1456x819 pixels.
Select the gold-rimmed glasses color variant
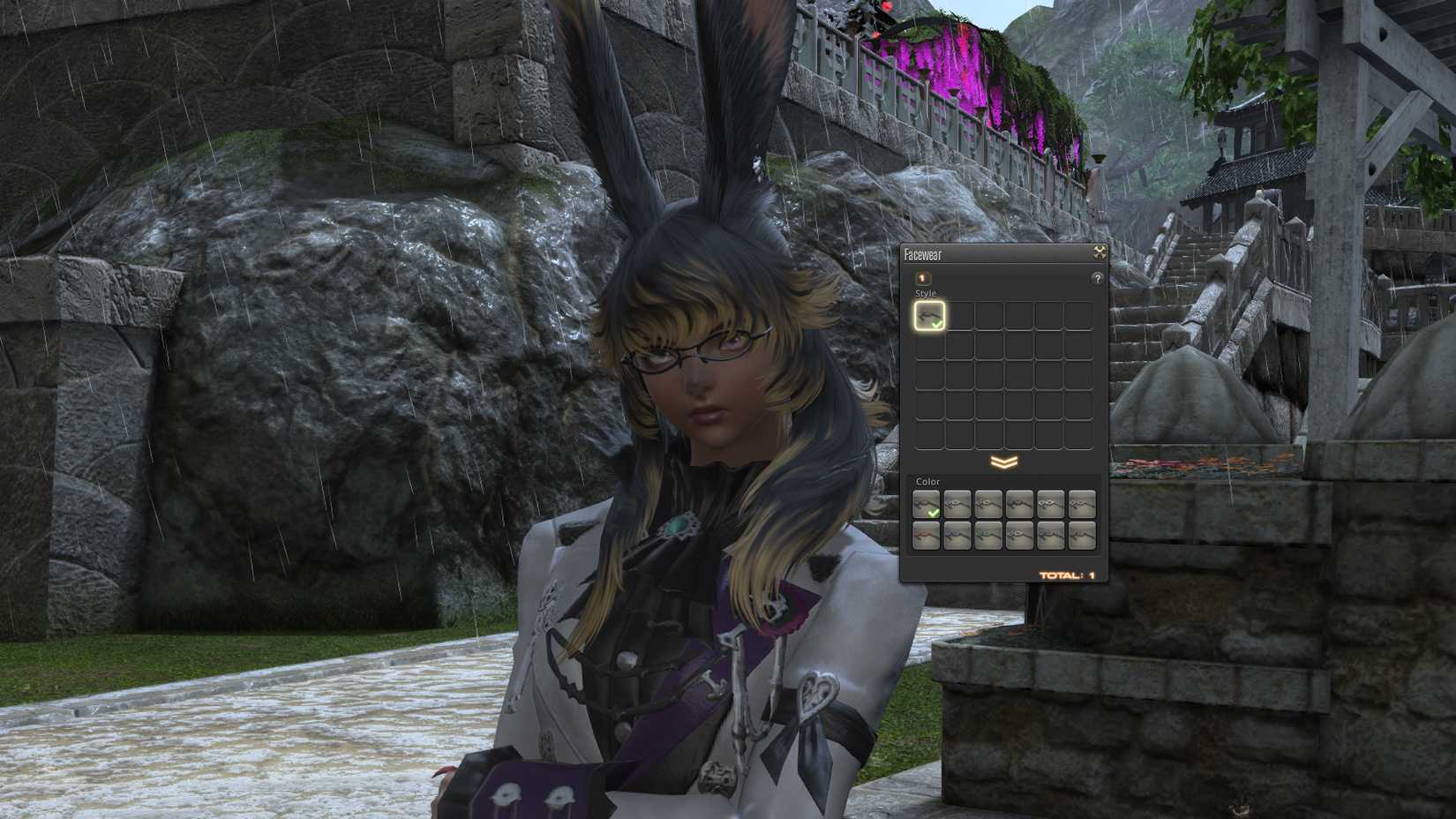coord(1081,504)
